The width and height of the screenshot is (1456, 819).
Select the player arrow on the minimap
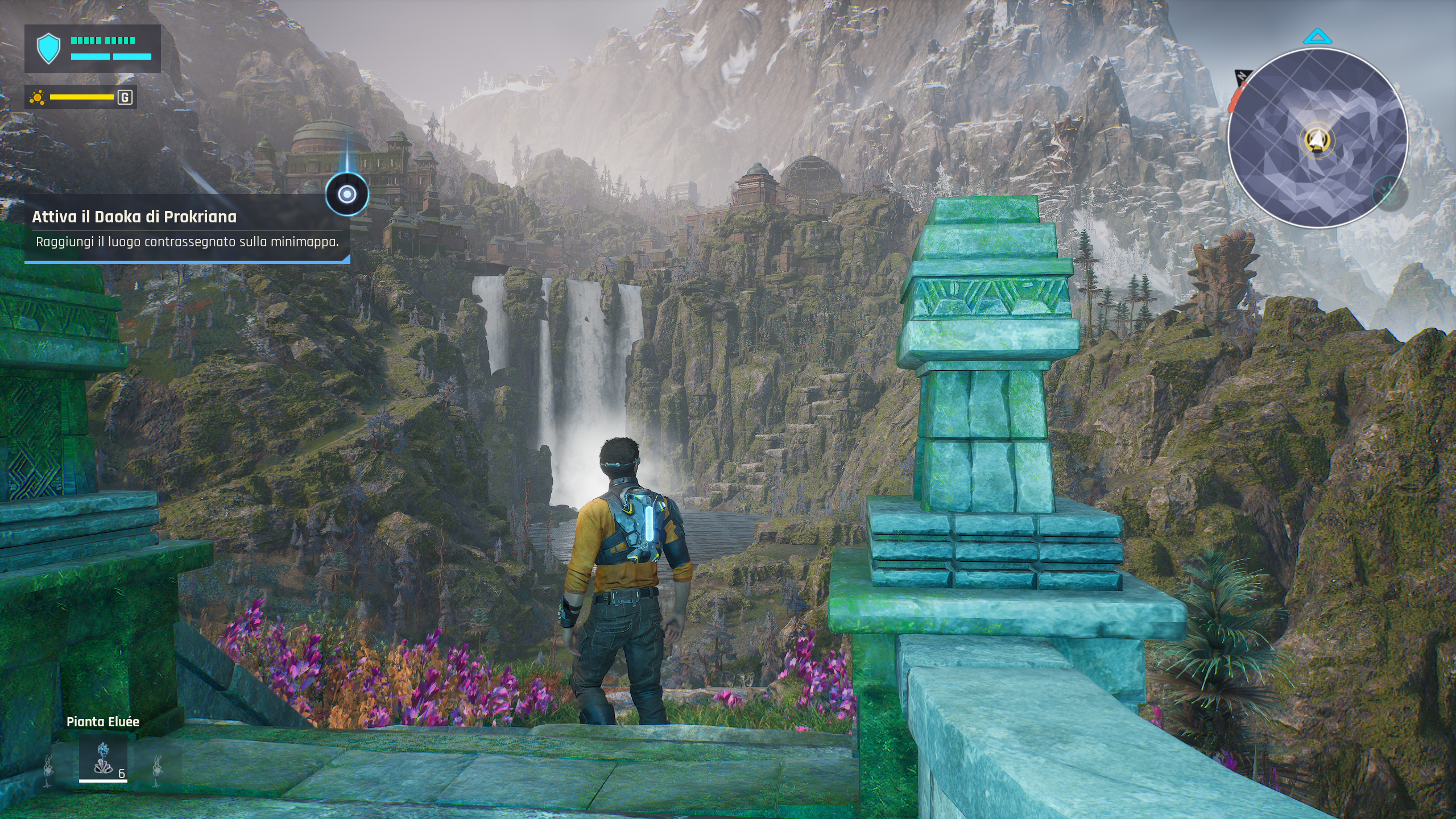[x=1317, y=138]
